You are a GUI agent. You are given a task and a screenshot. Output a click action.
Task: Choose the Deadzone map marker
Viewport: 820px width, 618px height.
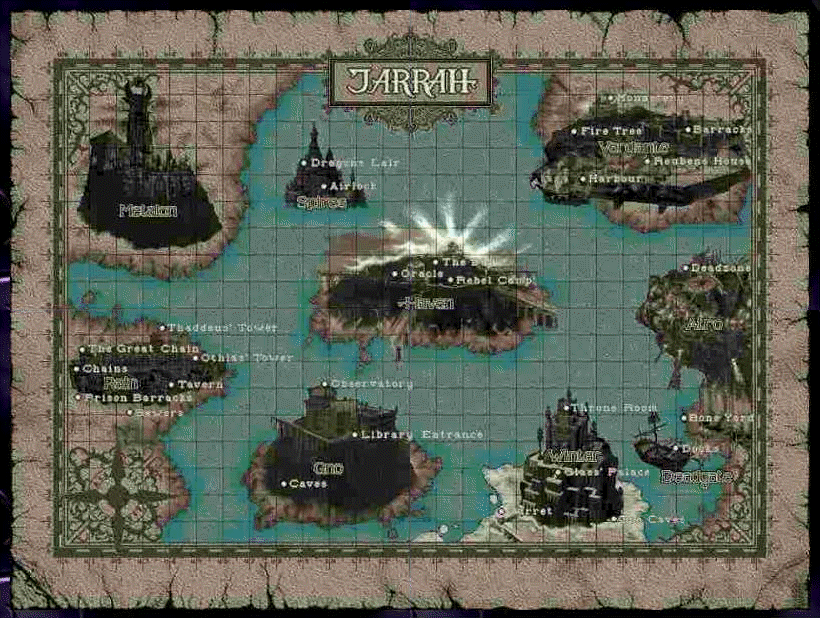[686, 268]
